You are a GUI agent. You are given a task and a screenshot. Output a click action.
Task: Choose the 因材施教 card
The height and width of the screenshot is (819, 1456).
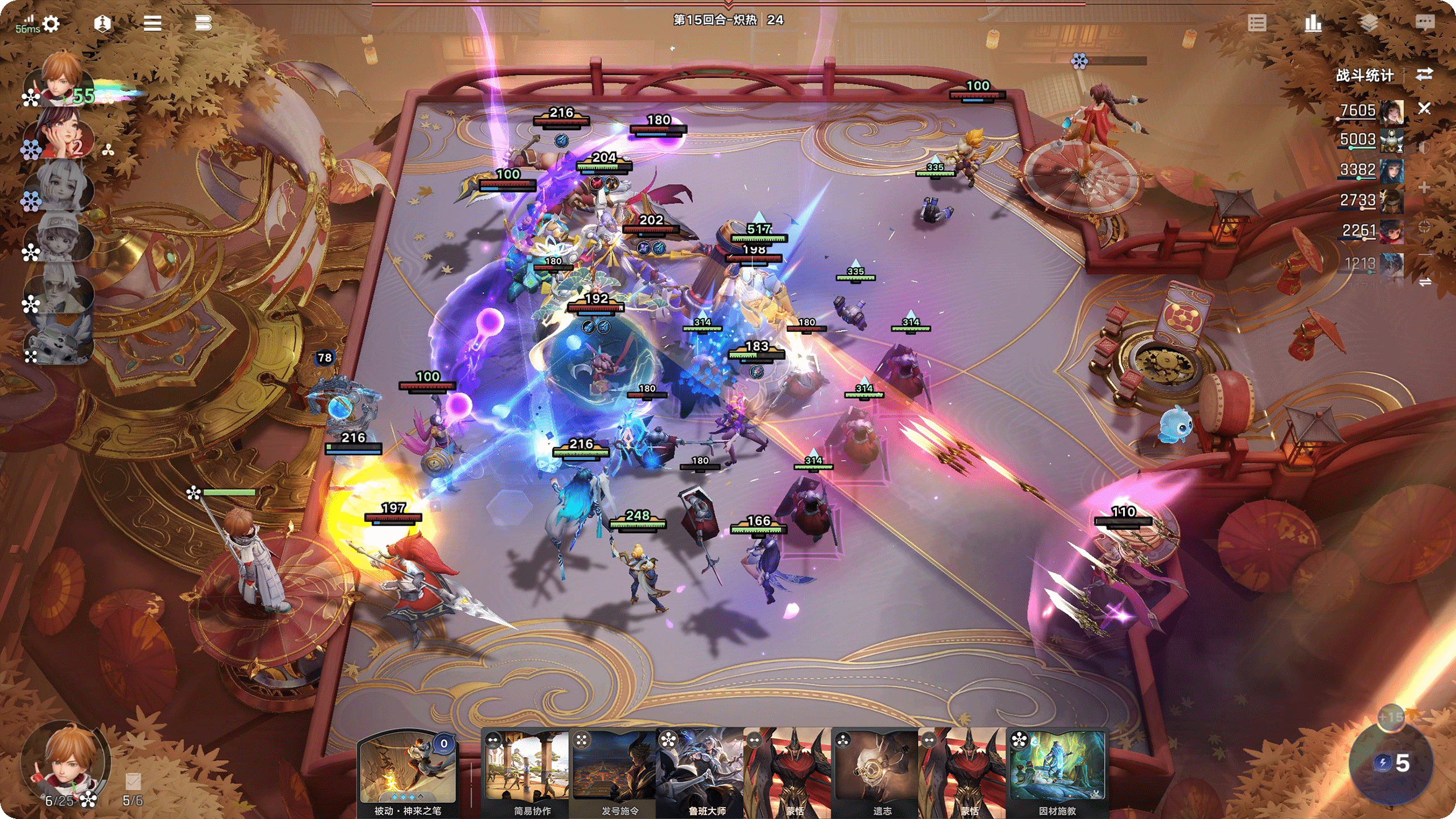(1057, 773)
